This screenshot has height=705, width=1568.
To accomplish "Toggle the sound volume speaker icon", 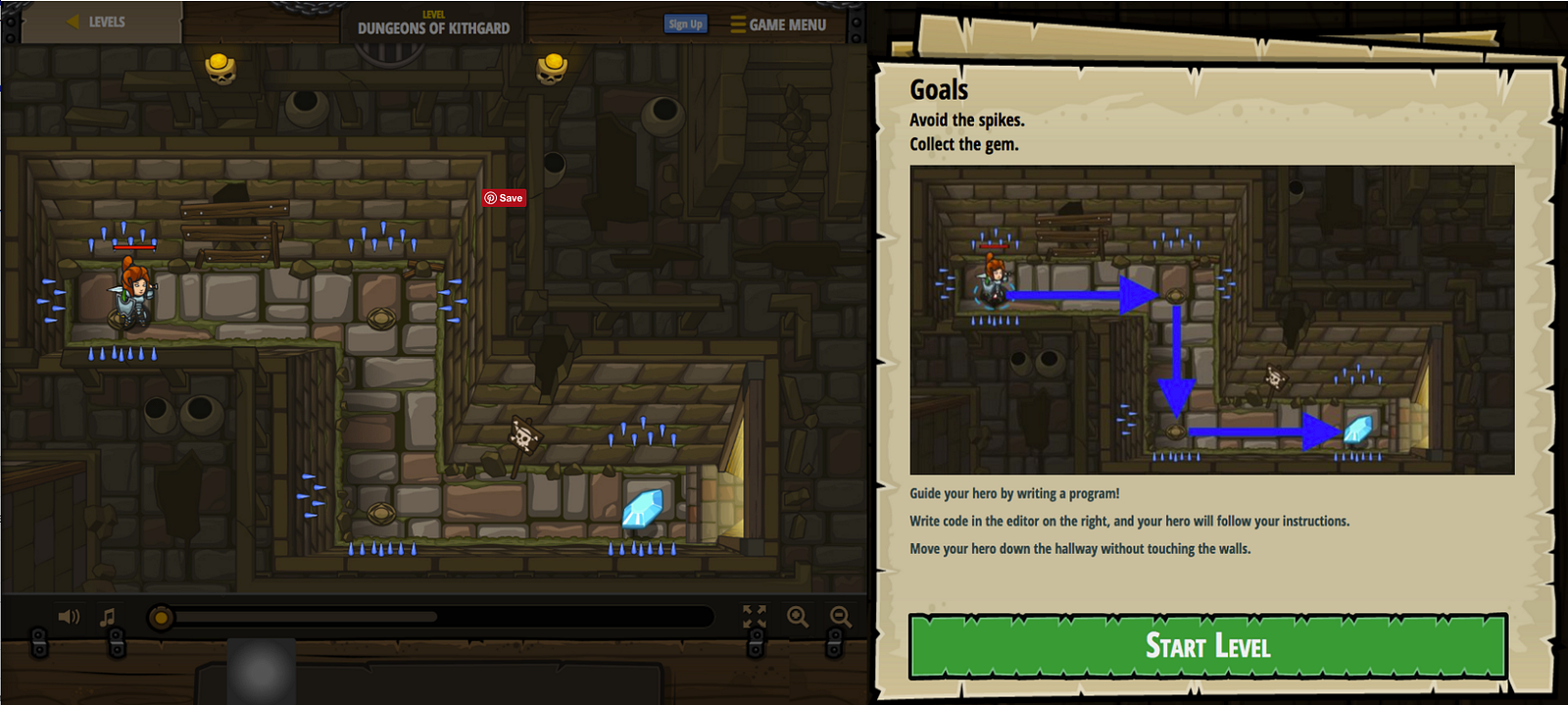I will point(69,617).
